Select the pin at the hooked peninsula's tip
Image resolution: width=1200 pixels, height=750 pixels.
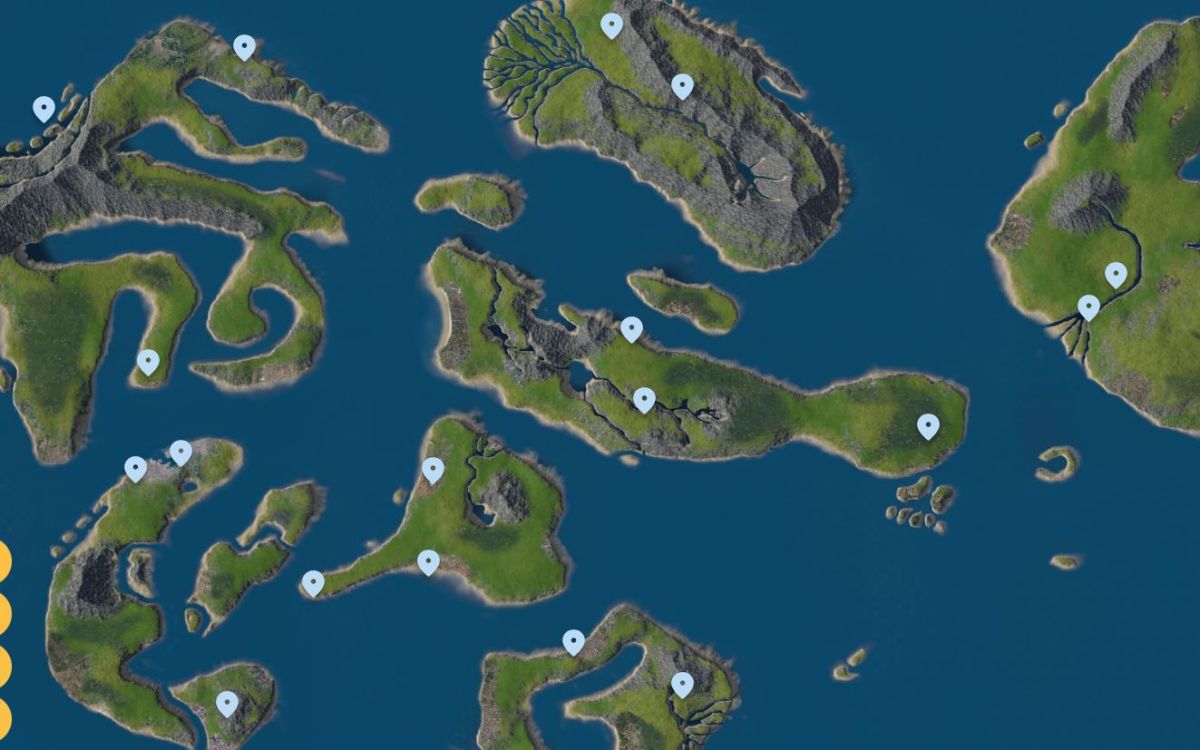coord(148,362)
